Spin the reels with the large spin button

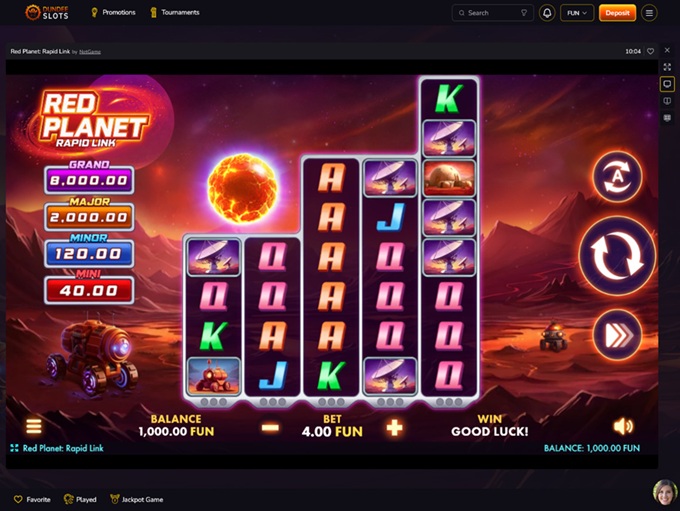[x=617, y=256]
